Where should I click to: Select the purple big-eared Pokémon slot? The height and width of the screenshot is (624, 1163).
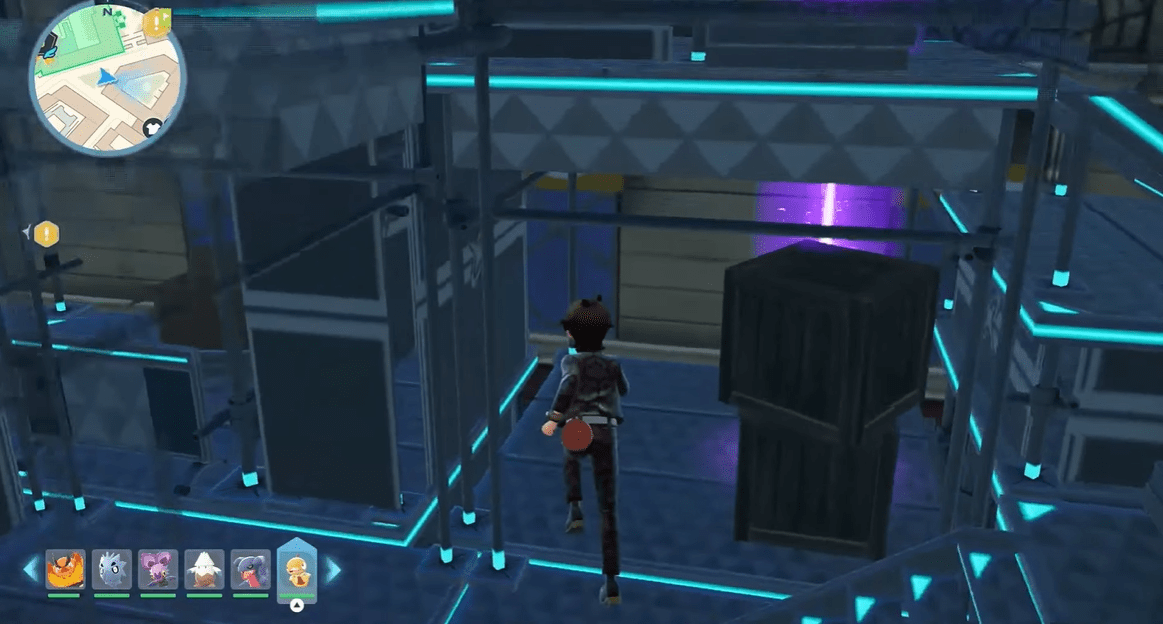click(157, 569)
